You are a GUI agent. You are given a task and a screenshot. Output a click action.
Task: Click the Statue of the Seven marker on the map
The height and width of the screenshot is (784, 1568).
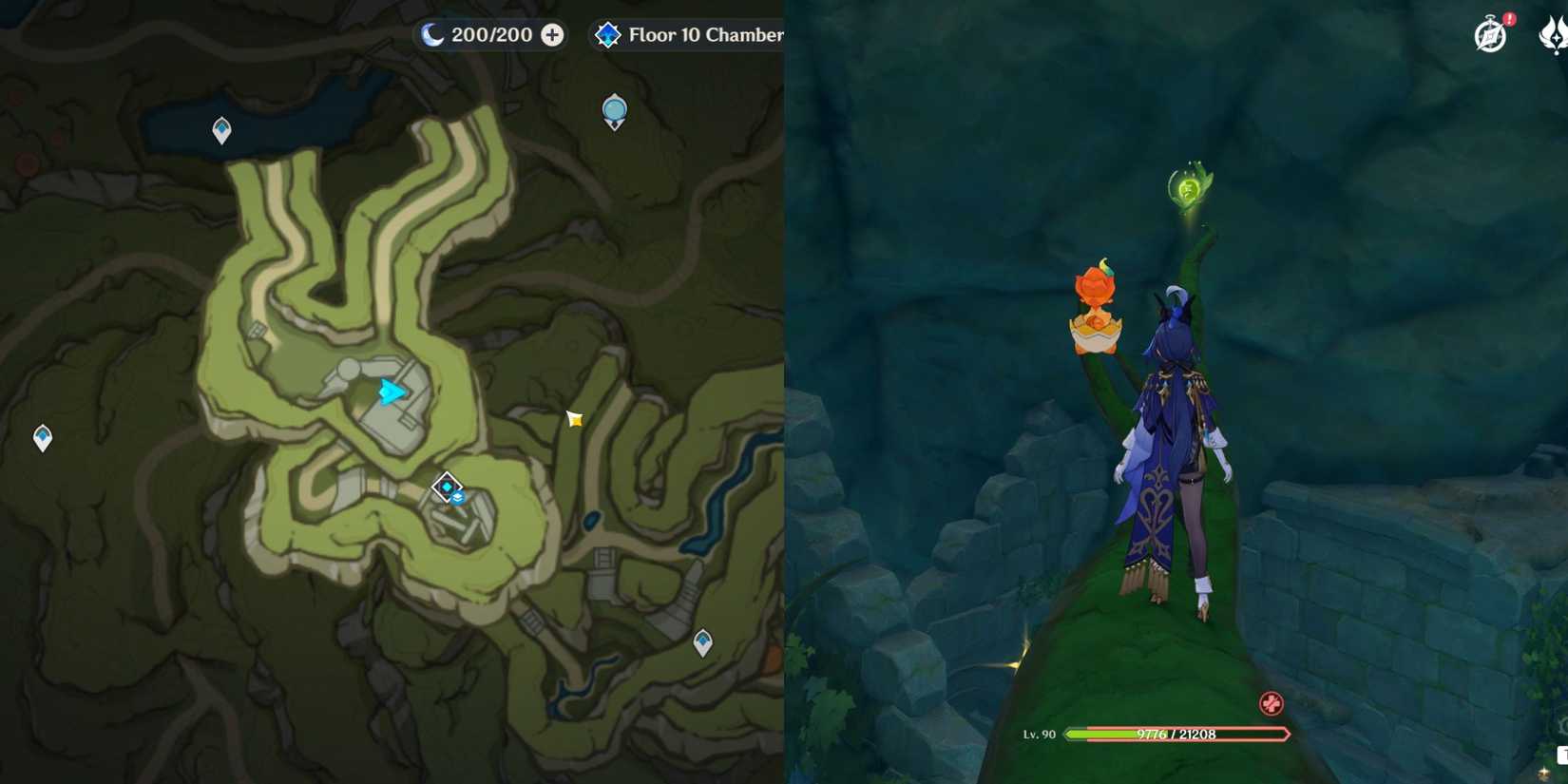click(613, 109)
